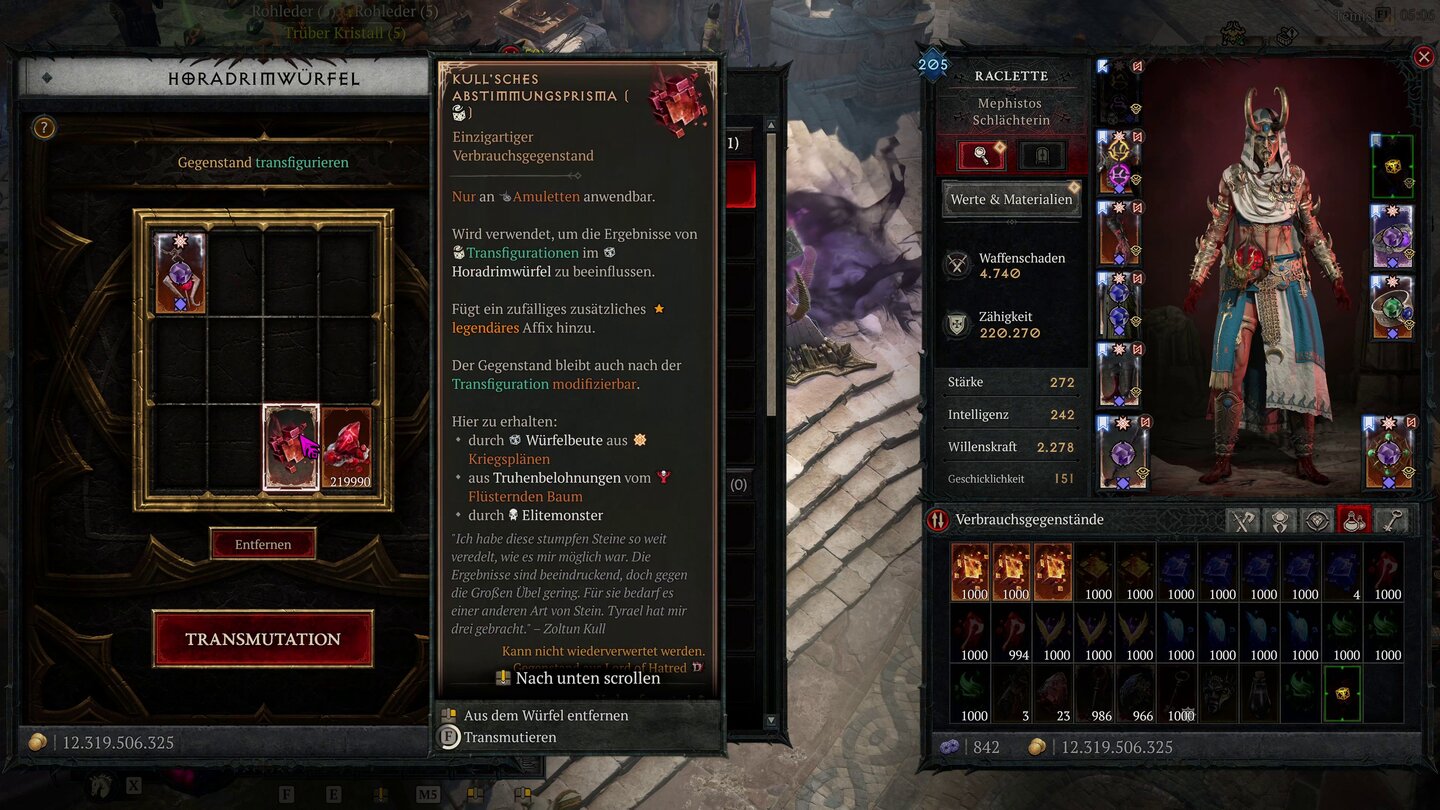Open the quest items key icon

click(x=1391, y=519)
